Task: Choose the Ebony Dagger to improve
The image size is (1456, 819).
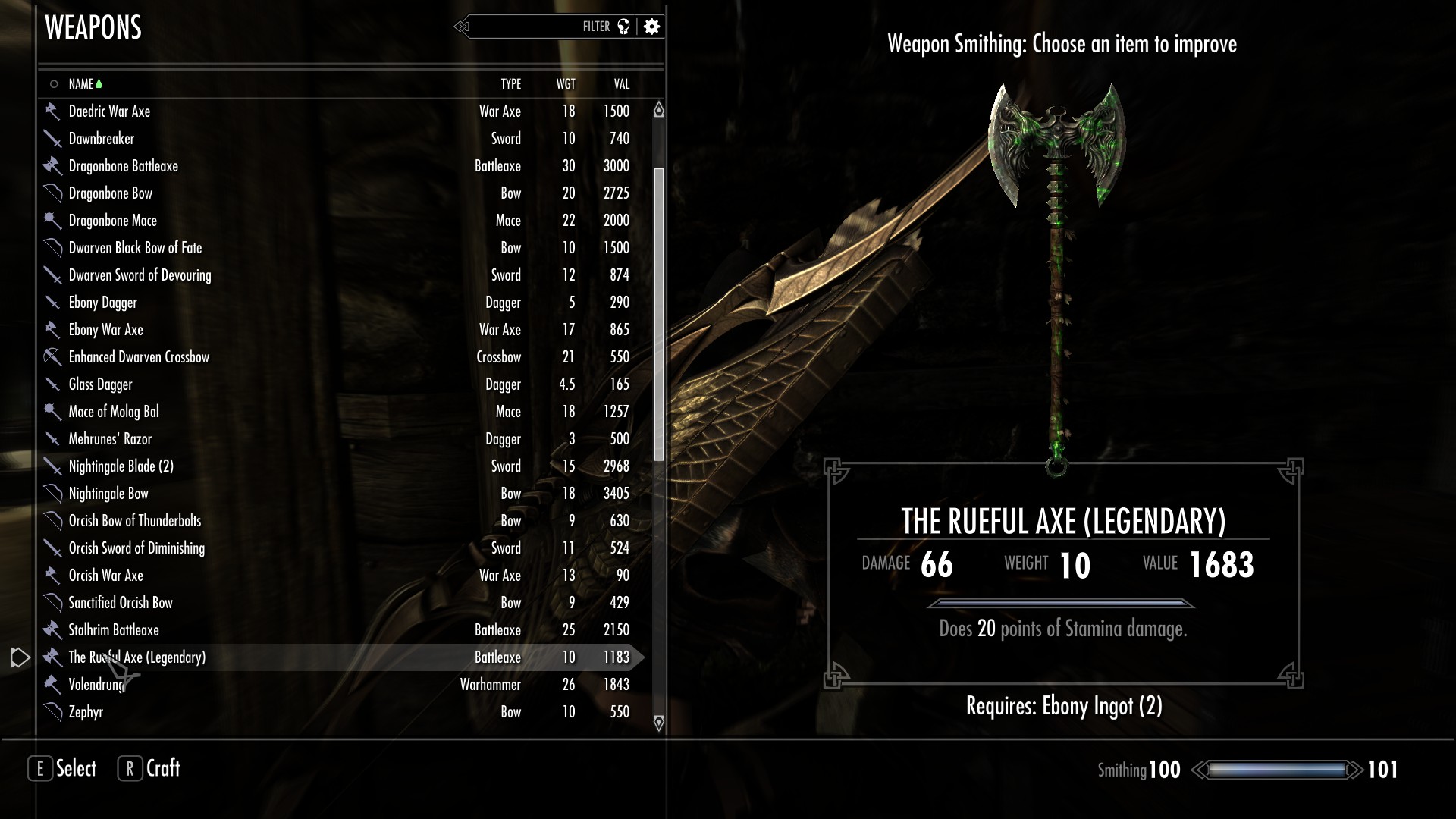Action: tap(103, 303)
